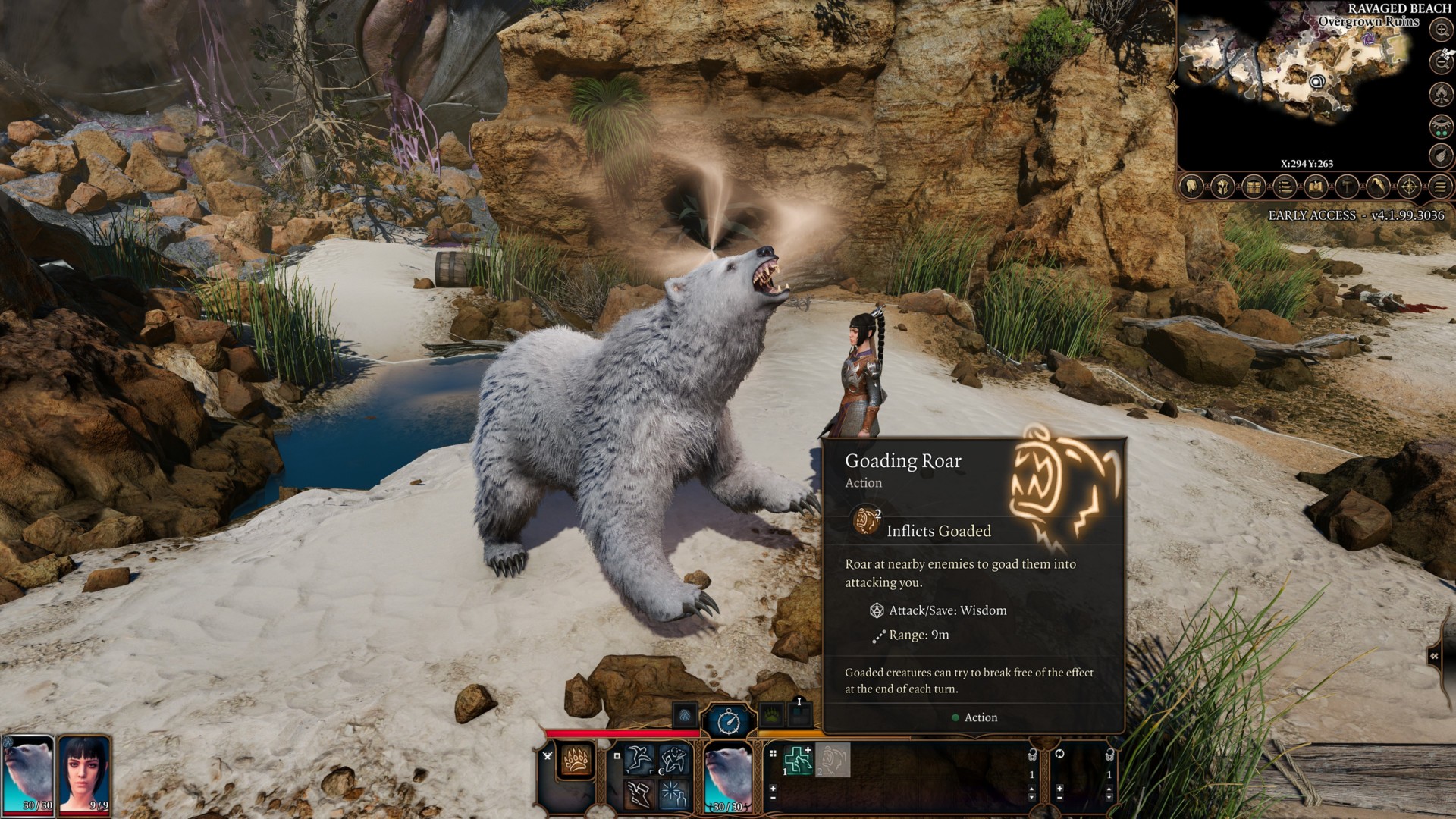
Task: Select the dash running figure action
Action: tap(639, 759)
